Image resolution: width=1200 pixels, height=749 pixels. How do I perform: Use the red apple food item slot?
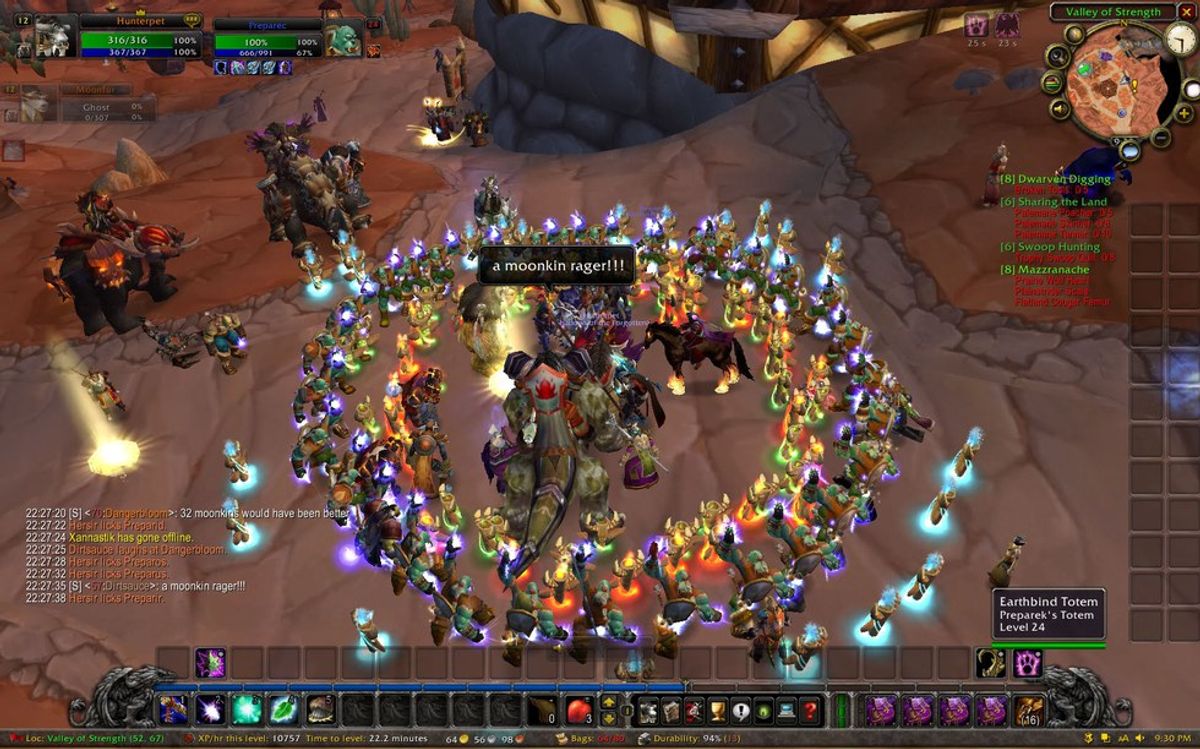[x=579, y=710]
